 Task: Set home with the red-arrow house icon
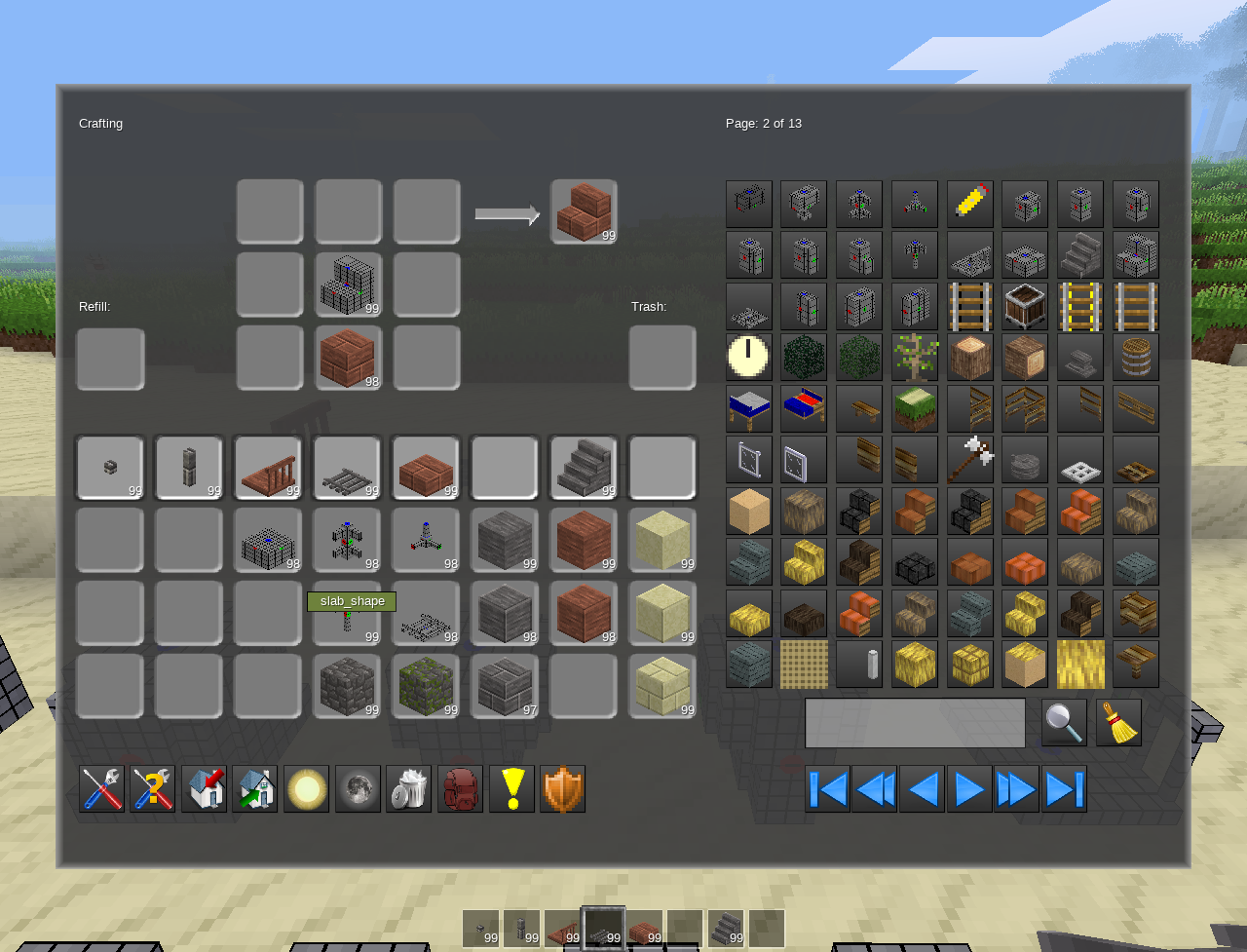pyautogui.click(x=205, y=788)
